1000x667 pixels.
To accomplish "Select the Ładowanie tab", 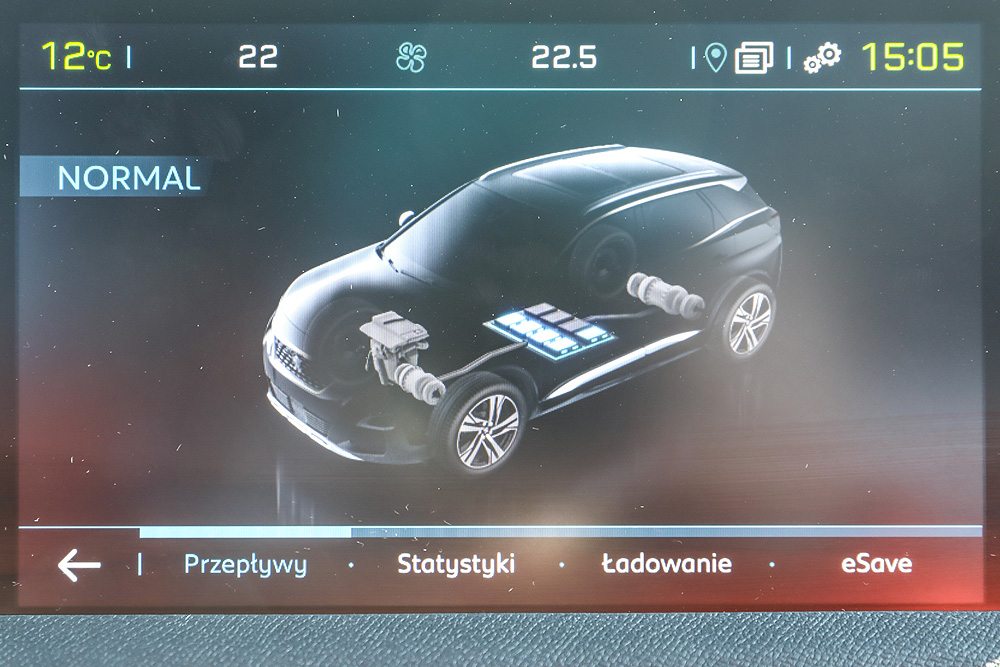I will 666,564.
